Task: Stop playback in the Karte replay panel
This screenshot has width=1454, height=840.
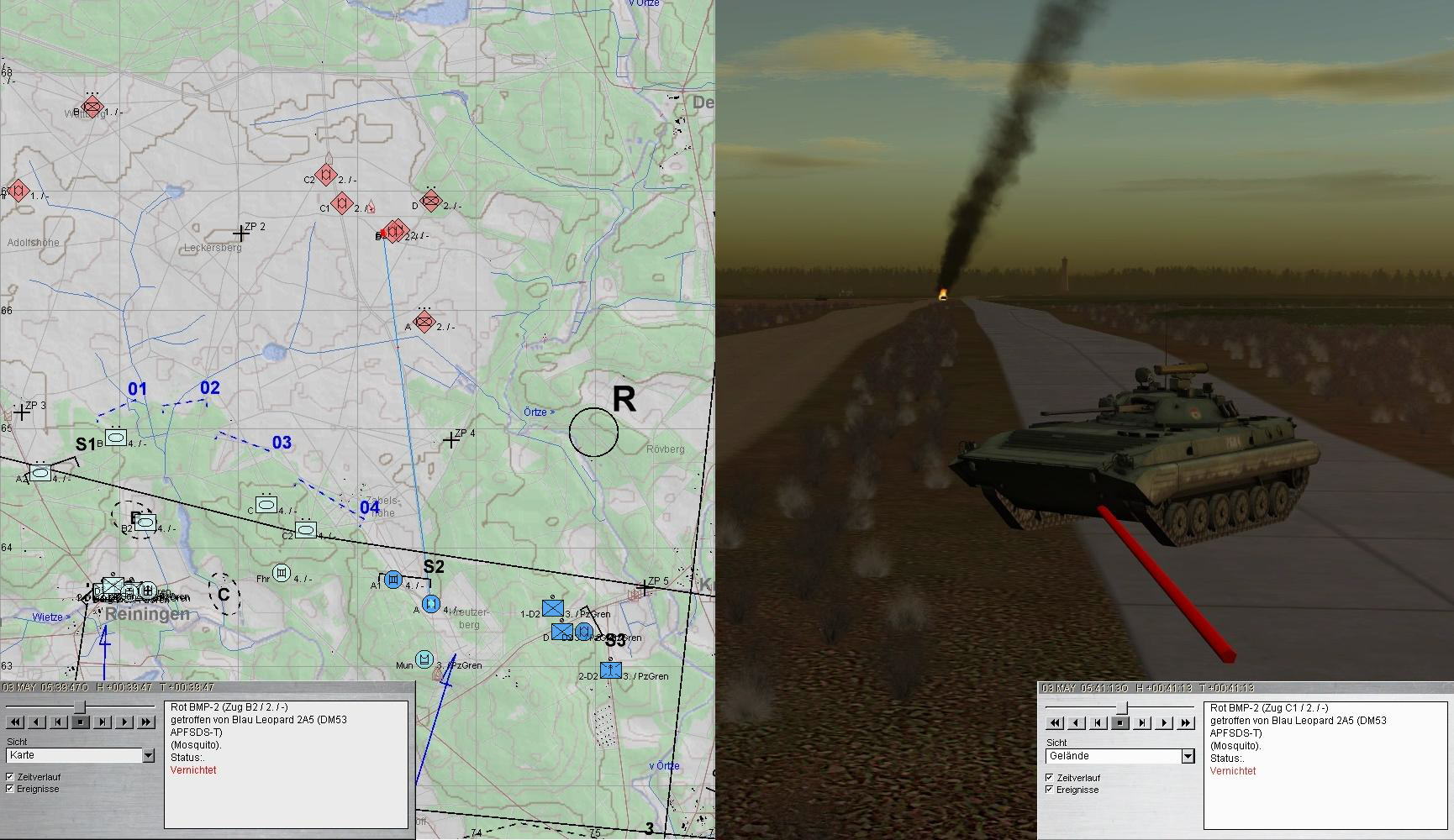Action: click(x=81, y=722)
